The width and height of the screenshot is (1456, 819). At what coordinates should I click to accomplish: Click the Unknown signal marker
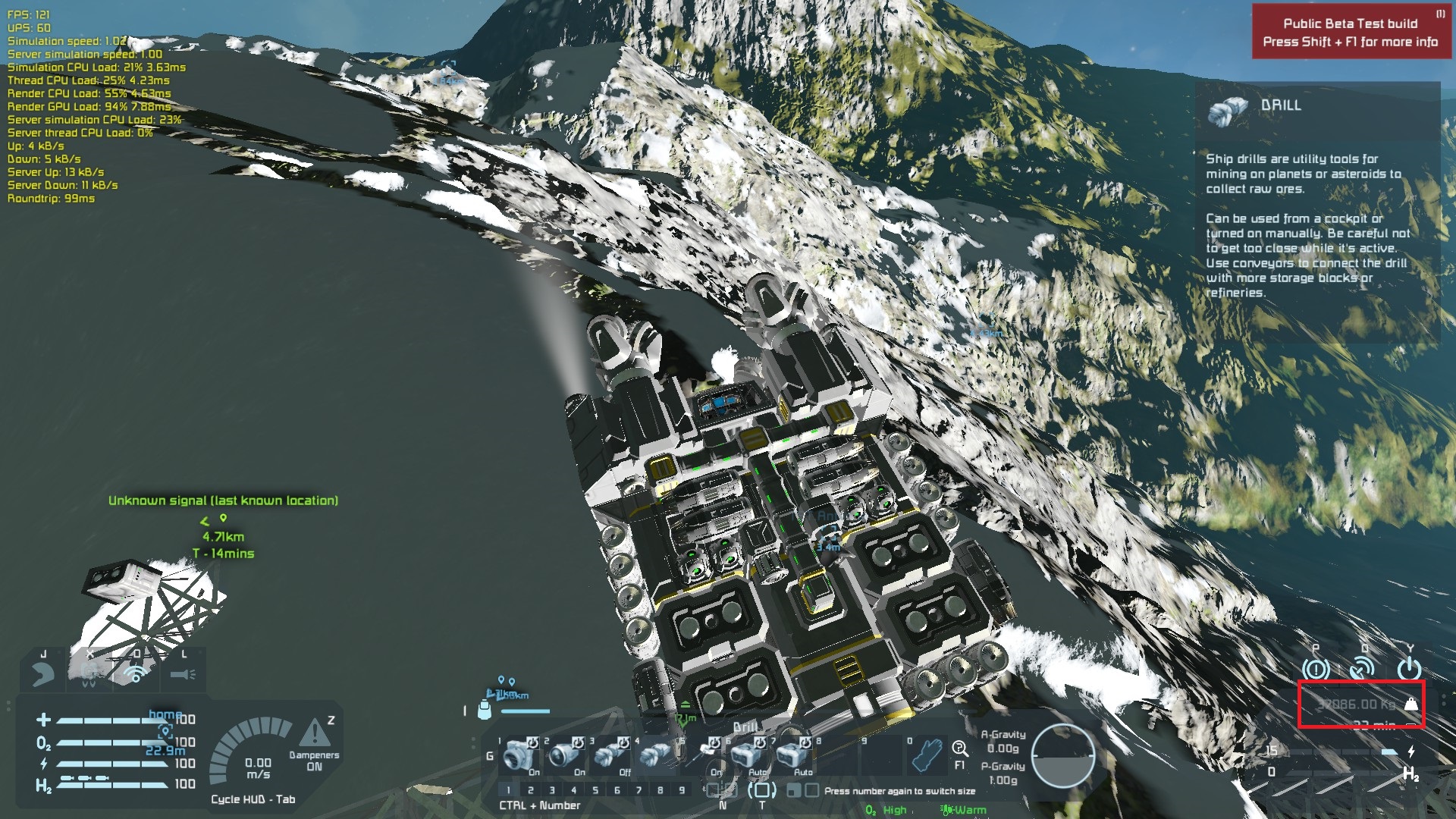click(223, 519)
